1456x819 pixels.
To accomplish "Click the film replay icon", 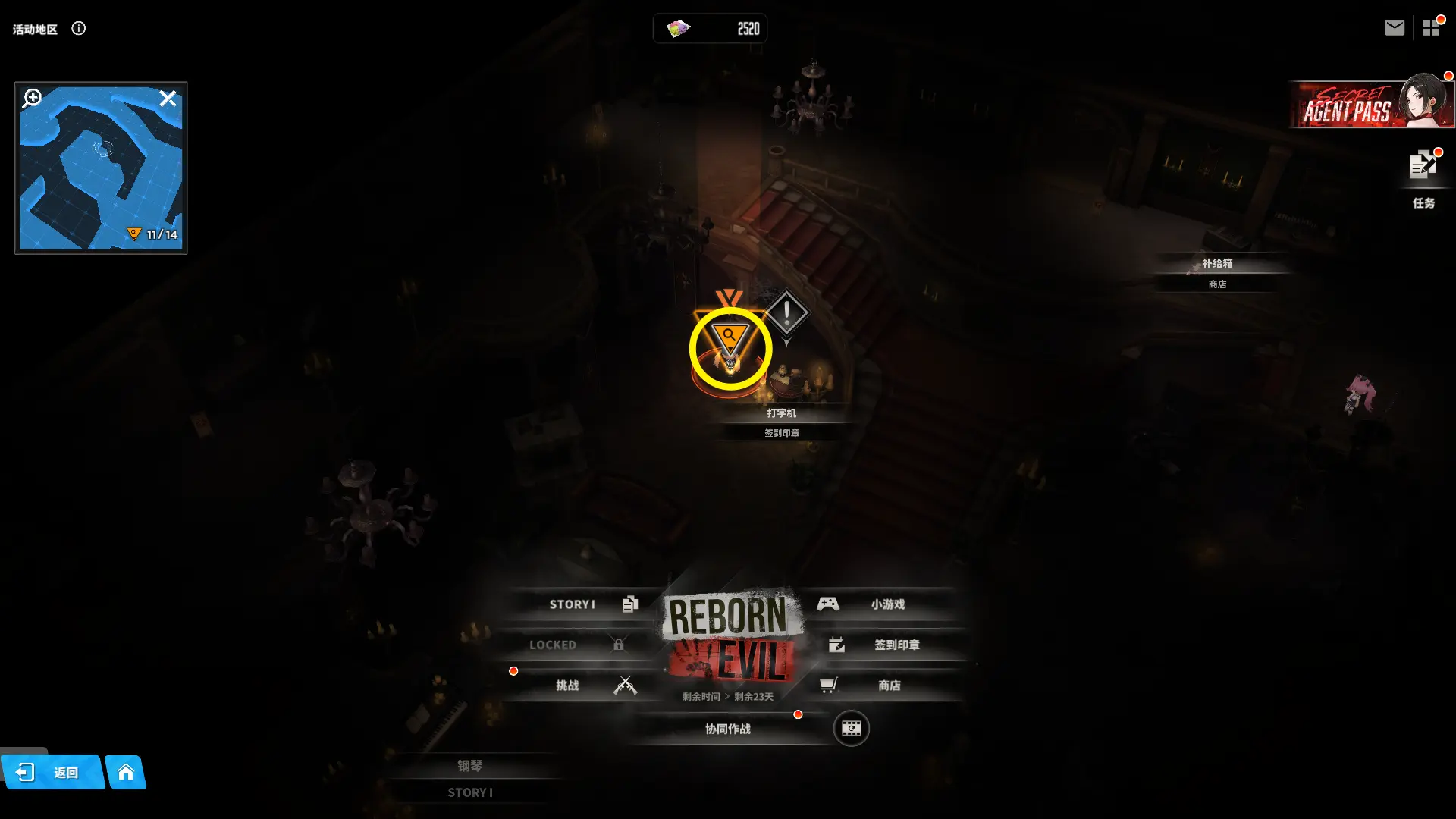I will (851, 729).
